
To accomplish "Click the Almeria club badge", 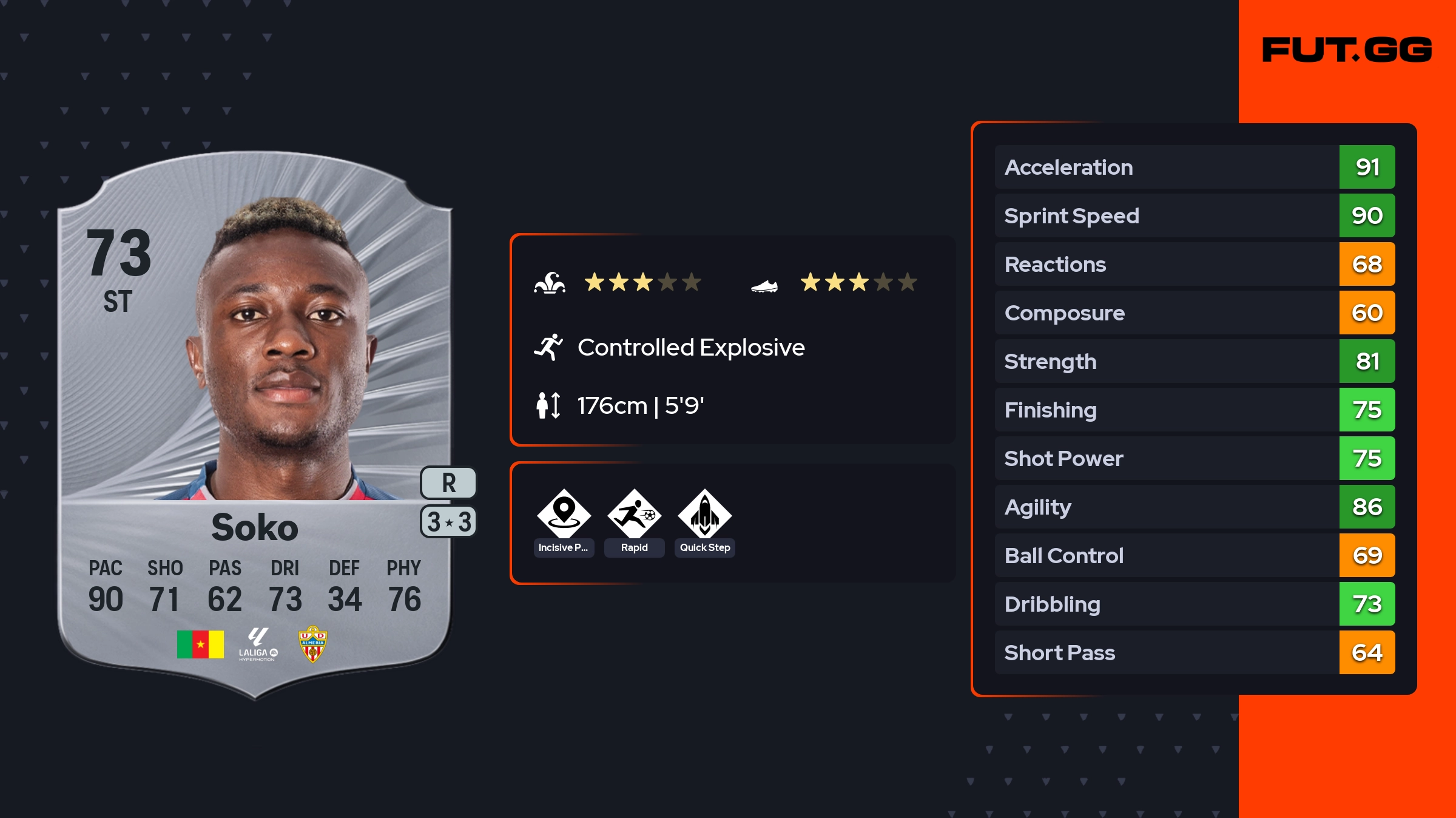I will (312, 644).
